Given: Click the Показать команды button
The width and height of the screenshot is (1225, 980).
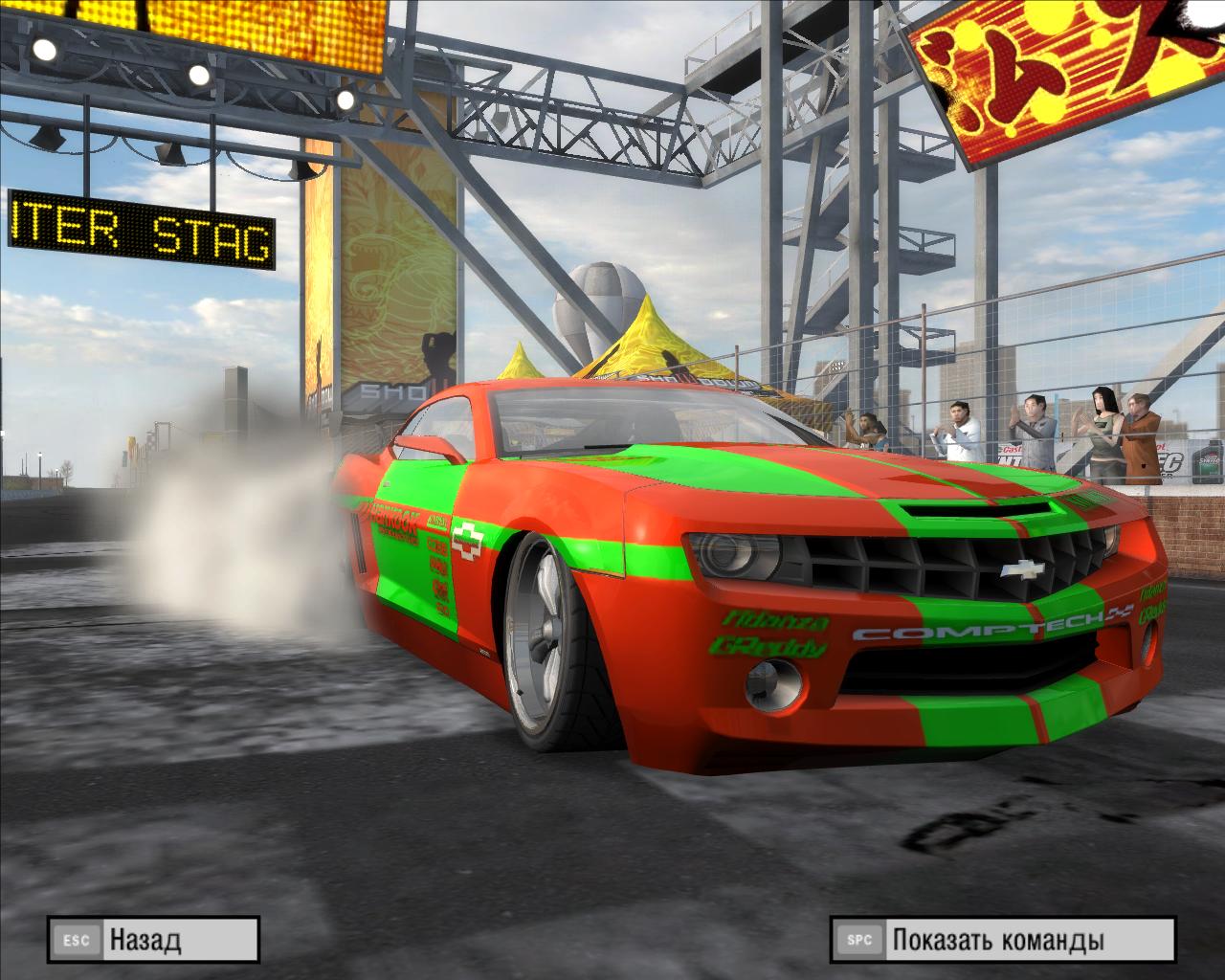Looking at the screenshot, I should coord(1002,940).
